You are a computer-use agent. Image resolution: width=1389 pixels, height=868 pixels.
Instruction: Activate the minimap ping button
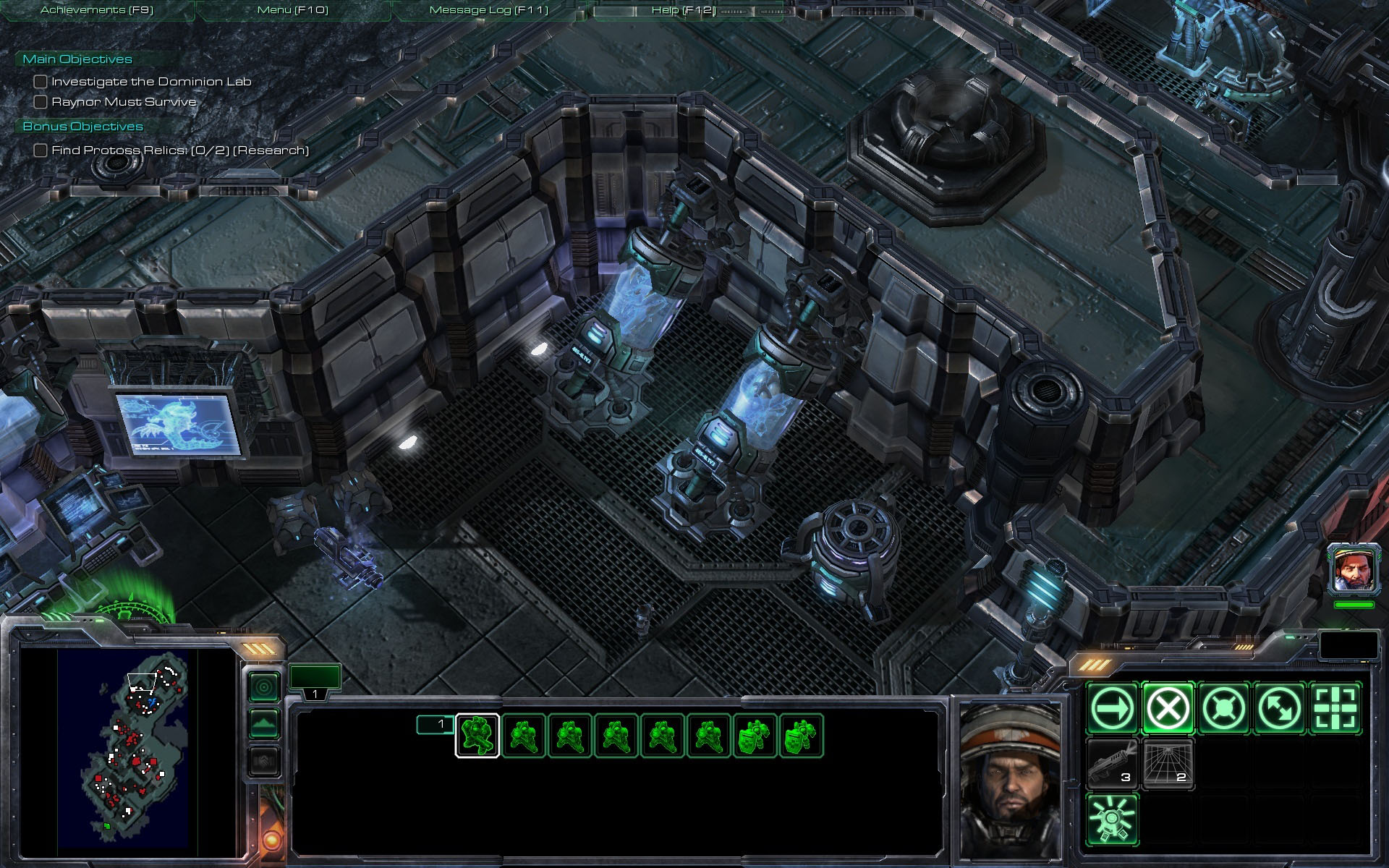pos(264,686)
